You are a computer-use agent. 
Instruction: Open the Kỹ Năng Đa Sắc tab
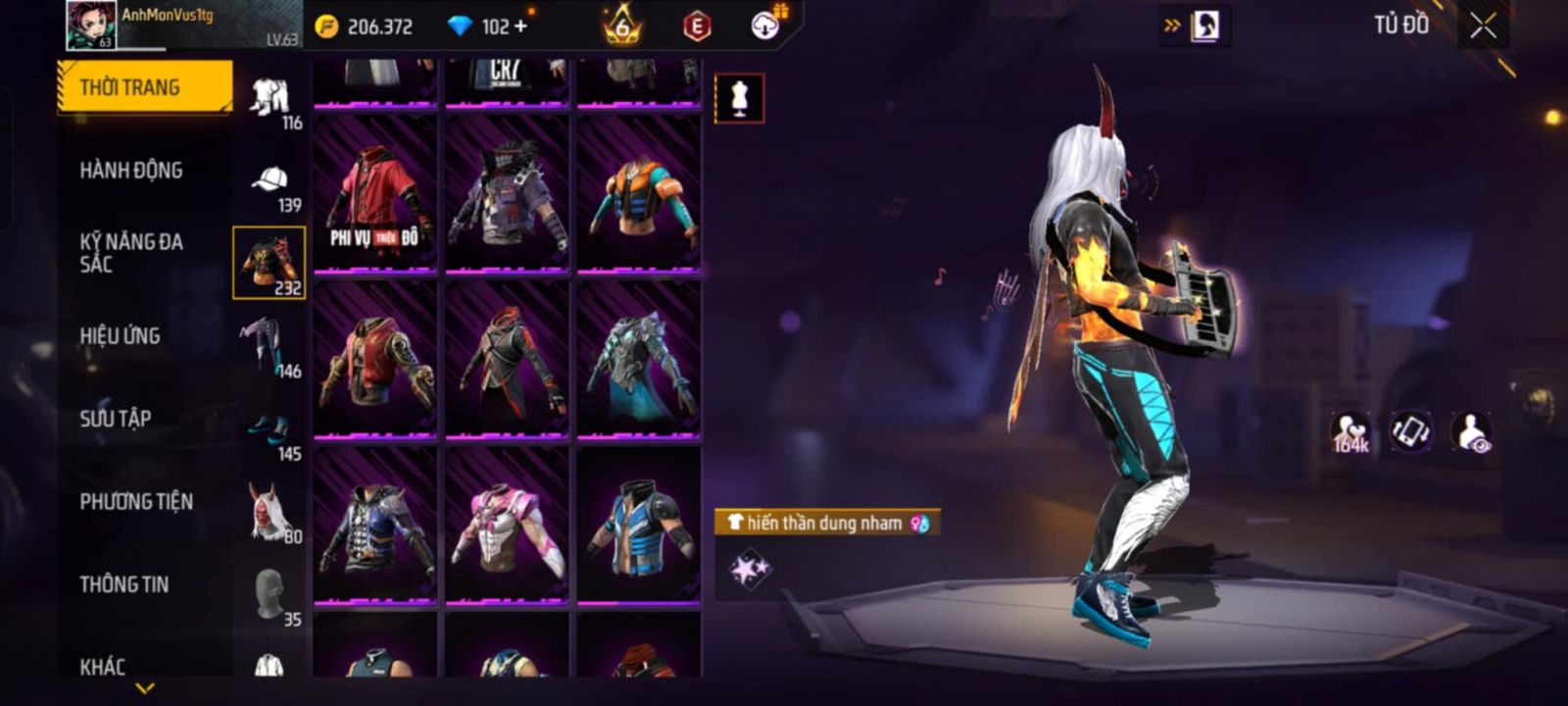[131, 253]
